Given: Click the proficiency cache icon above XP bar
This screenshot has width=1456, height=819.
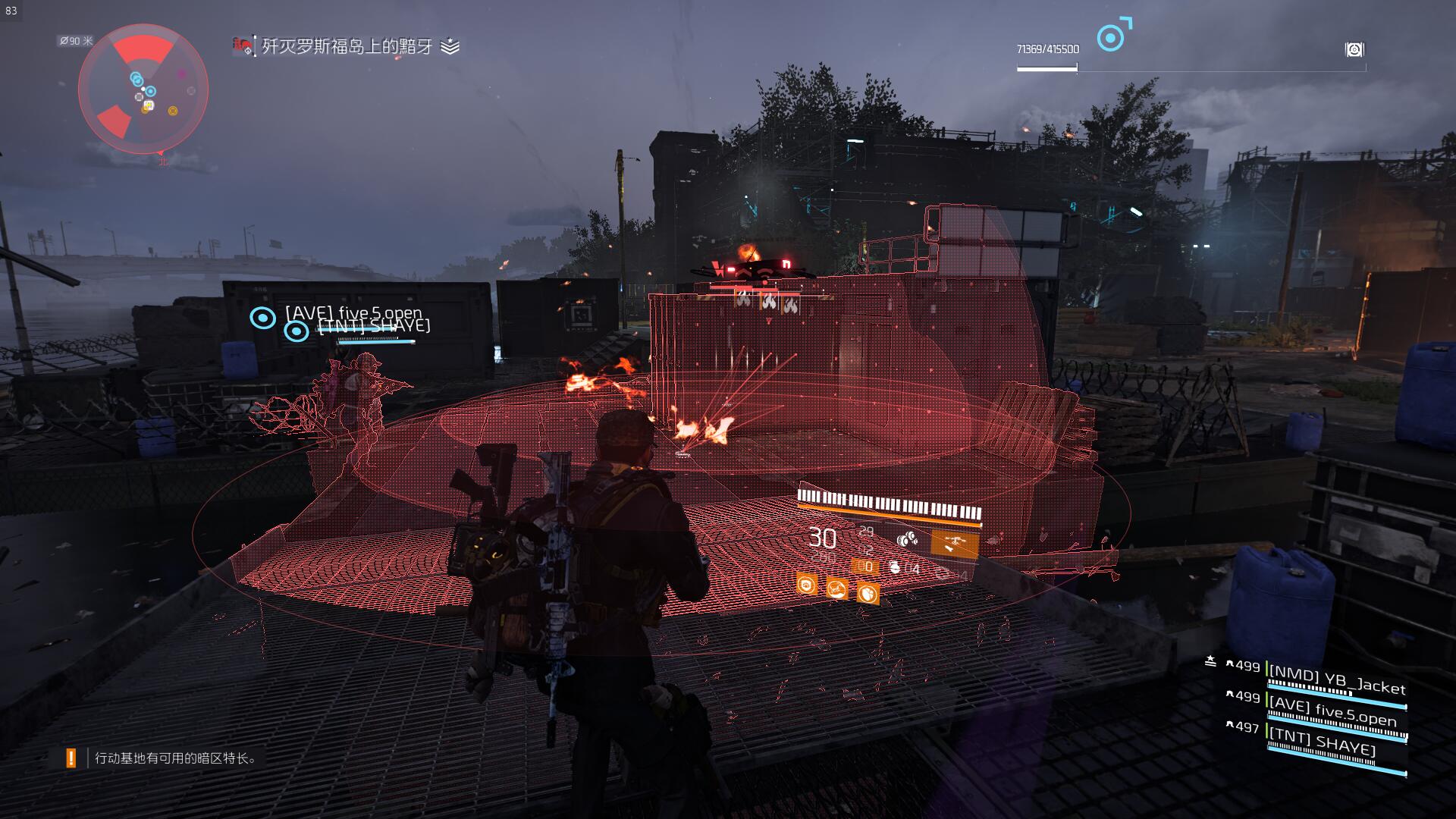Looking at the screenshot, I should point(1354,50).
